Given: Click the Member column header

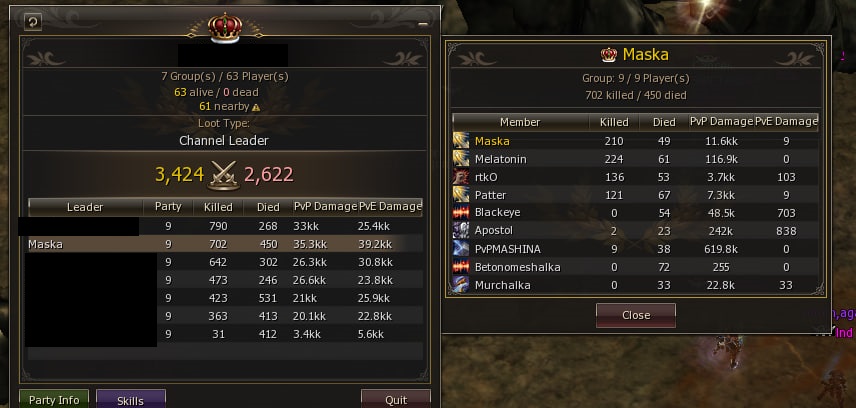Looking at the screenshot, I should click(x=519, y=121).
